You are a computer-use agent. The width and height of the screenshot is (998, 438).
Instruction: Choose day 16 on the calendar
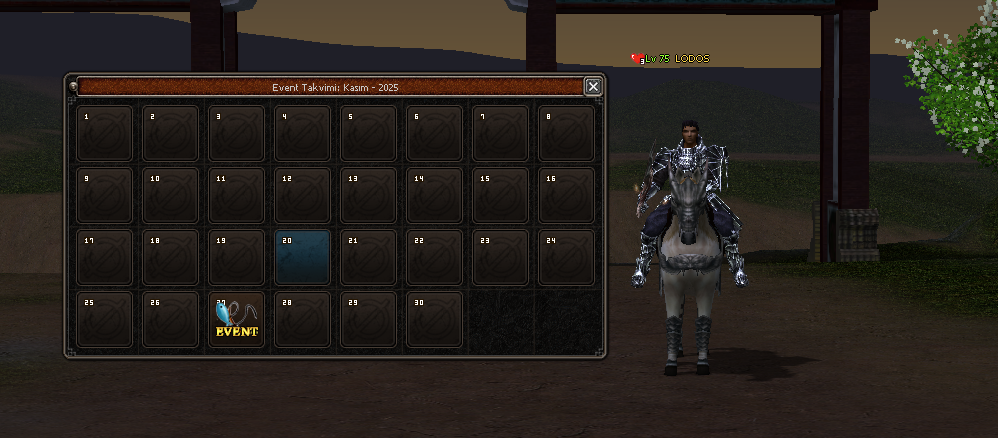point(567,195)
